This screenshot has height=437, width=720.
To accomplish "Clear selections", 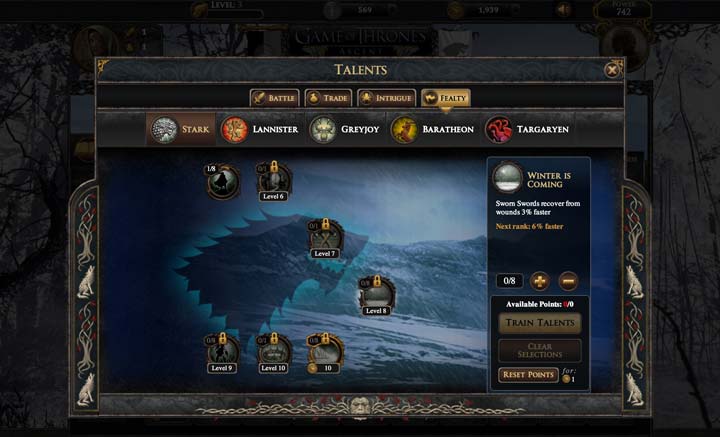I will point(540,350).
